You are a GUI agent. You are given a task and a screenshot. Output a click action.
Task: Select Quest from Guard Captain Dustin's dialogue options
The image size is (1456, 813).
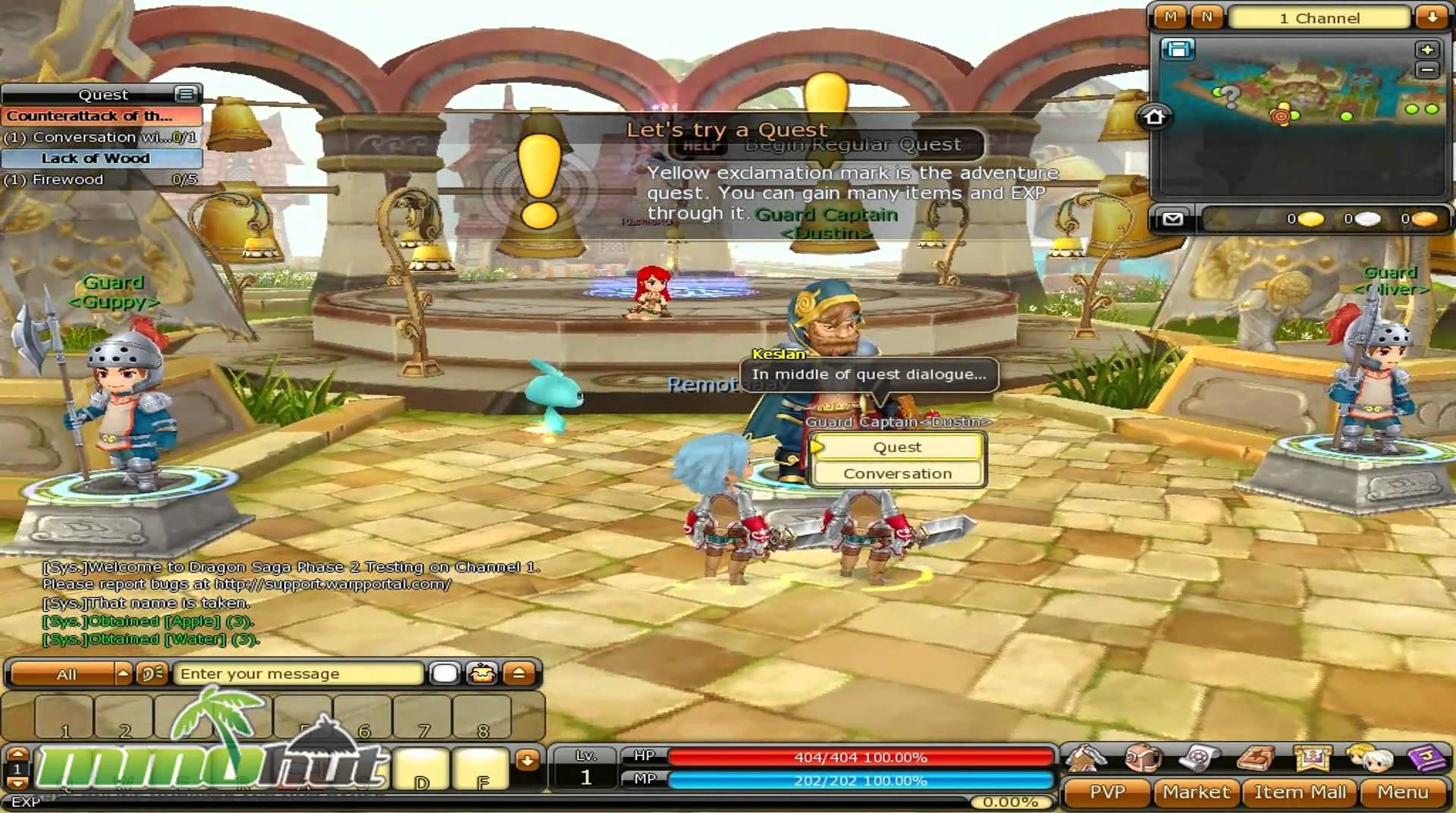(x=896, y=447)
